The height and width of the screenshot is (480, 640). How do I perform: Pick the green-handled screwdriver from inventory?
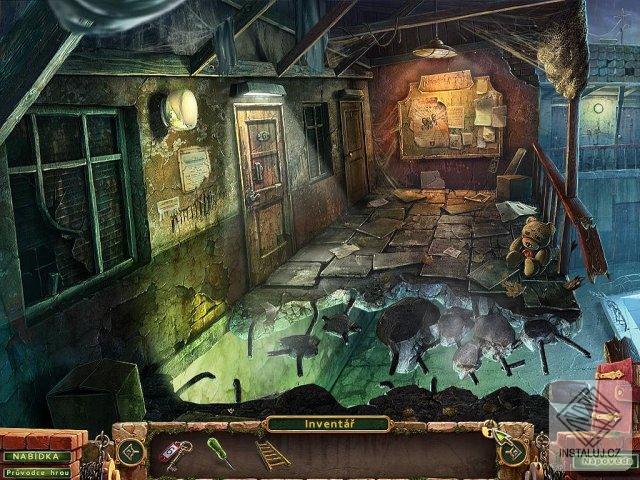click(x=220, y=452)
